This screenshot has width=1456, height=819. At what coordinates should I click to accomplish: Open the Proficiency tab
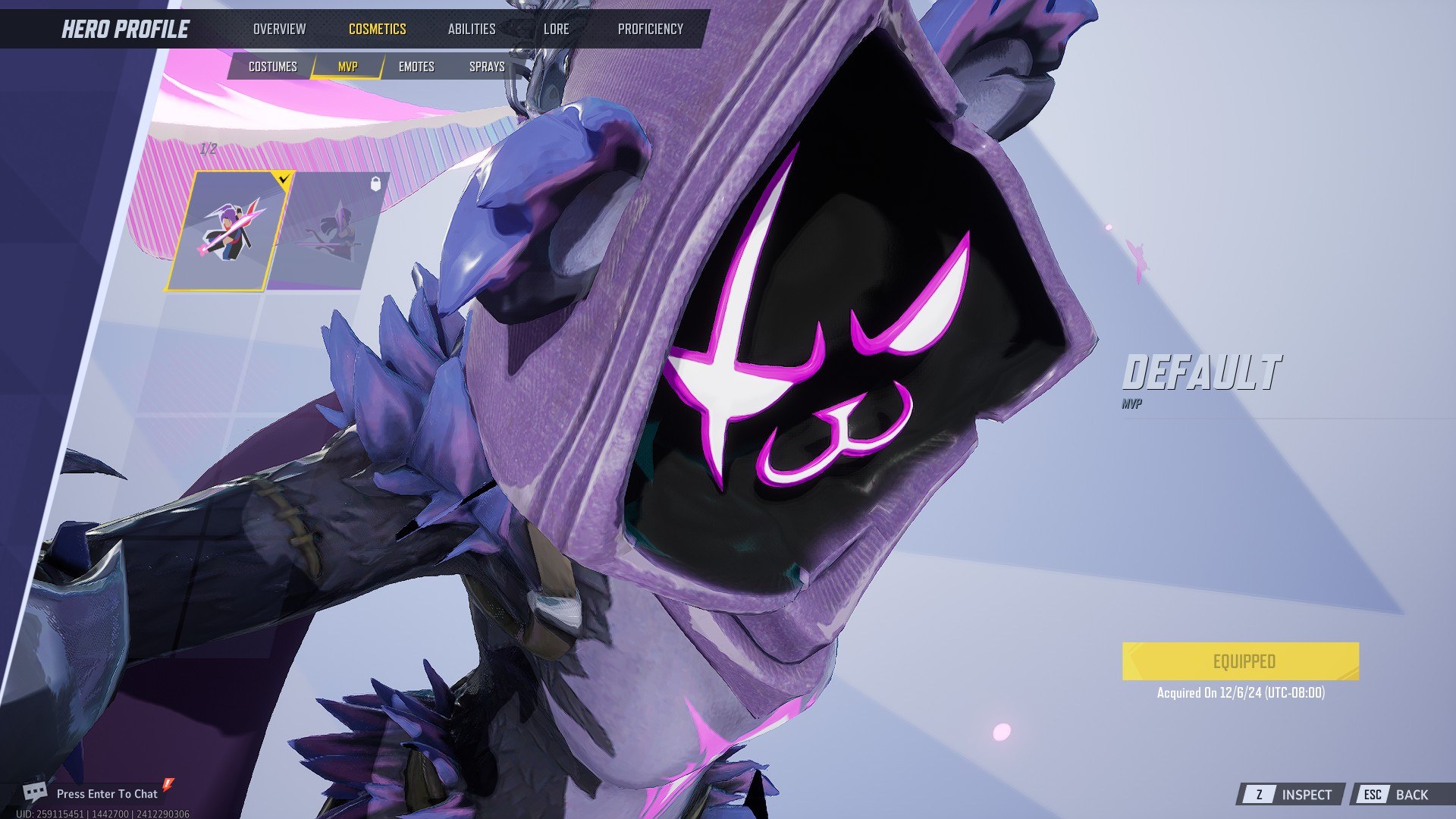[x=651, y=29]
